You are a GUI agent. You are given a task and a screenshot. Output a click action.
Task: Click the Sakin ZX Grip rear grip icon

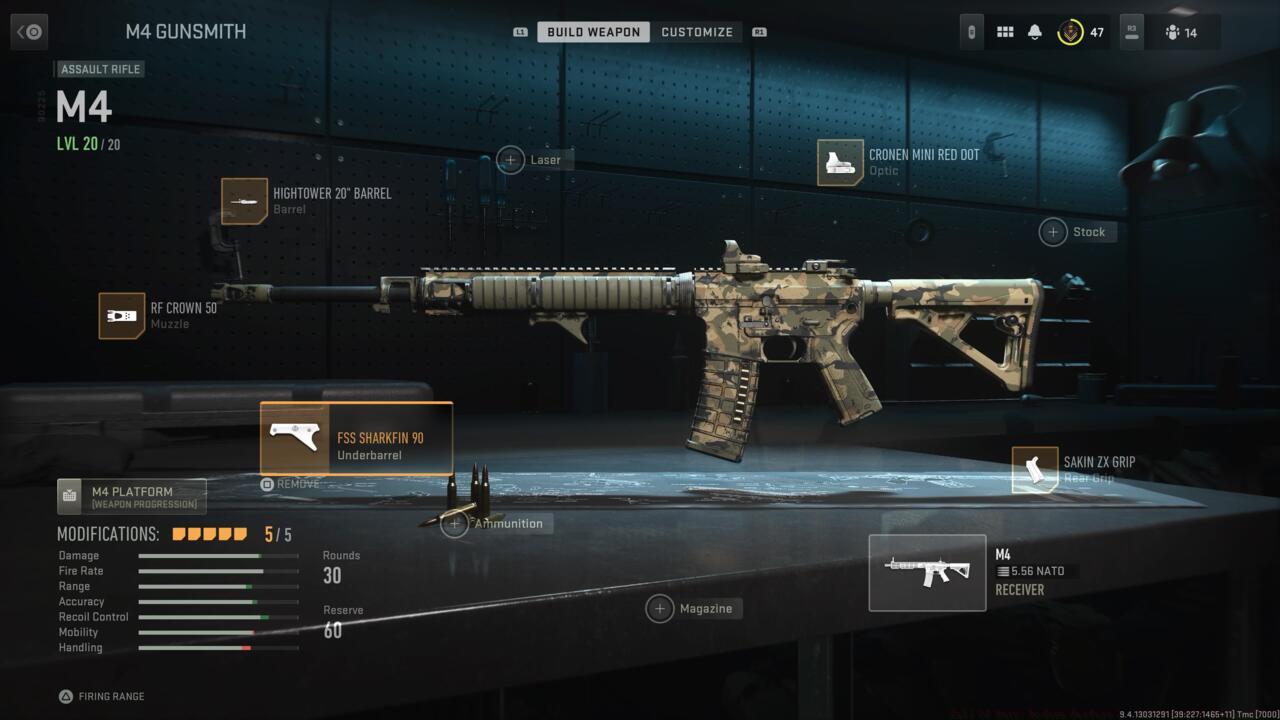click(1036, 470)
